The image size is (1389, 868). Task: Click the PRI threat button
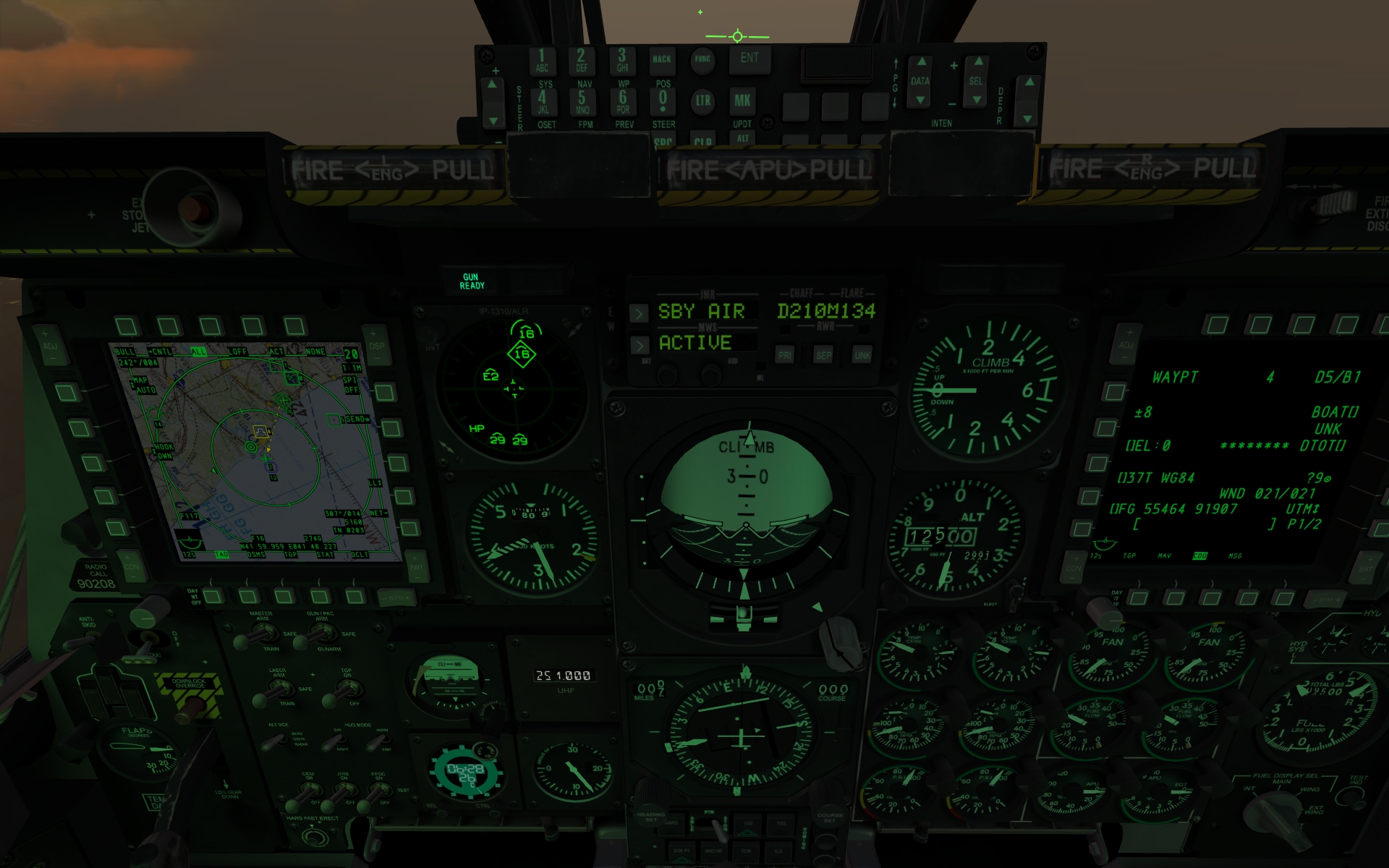click(785, 355)
